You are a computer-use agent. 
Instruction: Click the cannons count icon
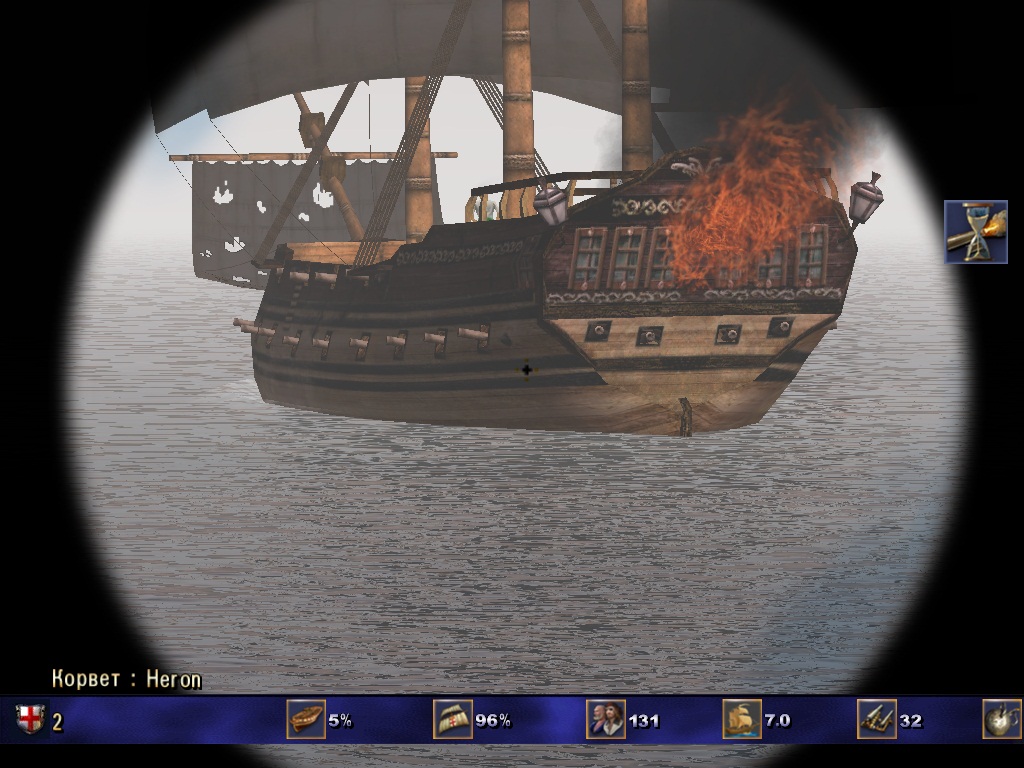point(877,719)
